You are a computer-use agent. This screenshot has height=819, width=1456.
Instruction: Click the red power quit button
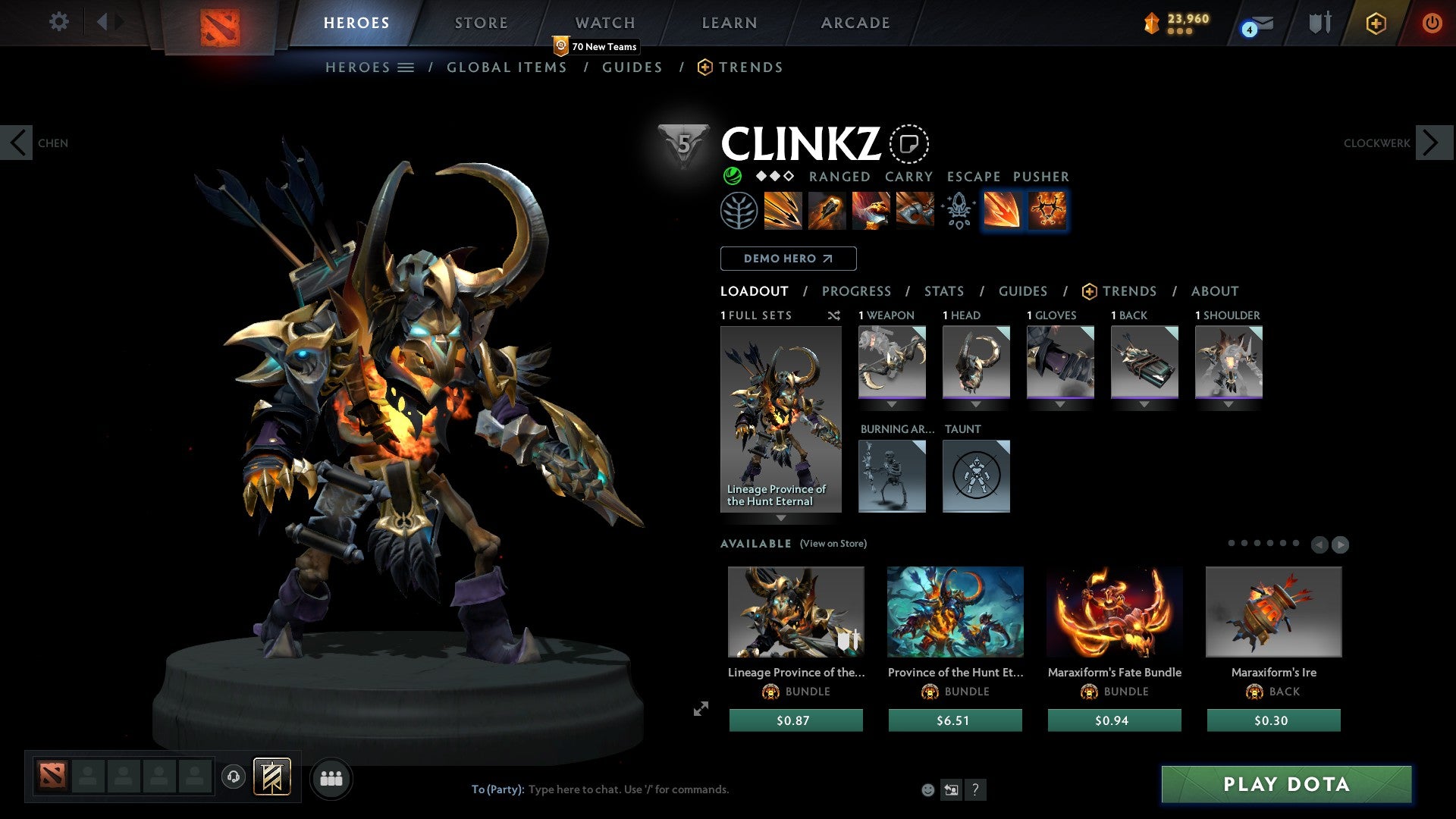(x=1432, y=23)
